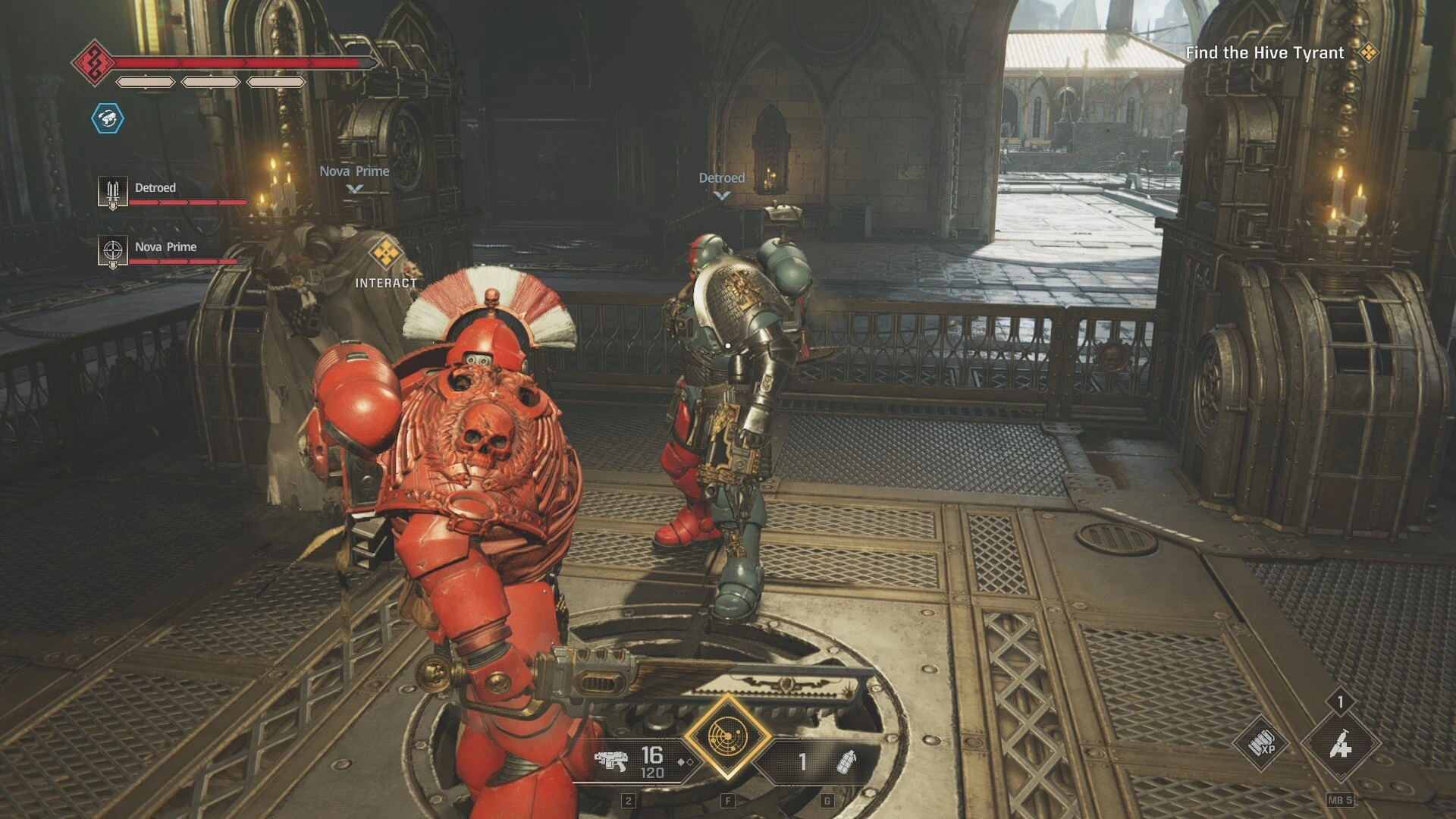Viewport: 1456px width, 819px height.
Task: Click the XP boost diamond icon
Action: (1262, 745)
